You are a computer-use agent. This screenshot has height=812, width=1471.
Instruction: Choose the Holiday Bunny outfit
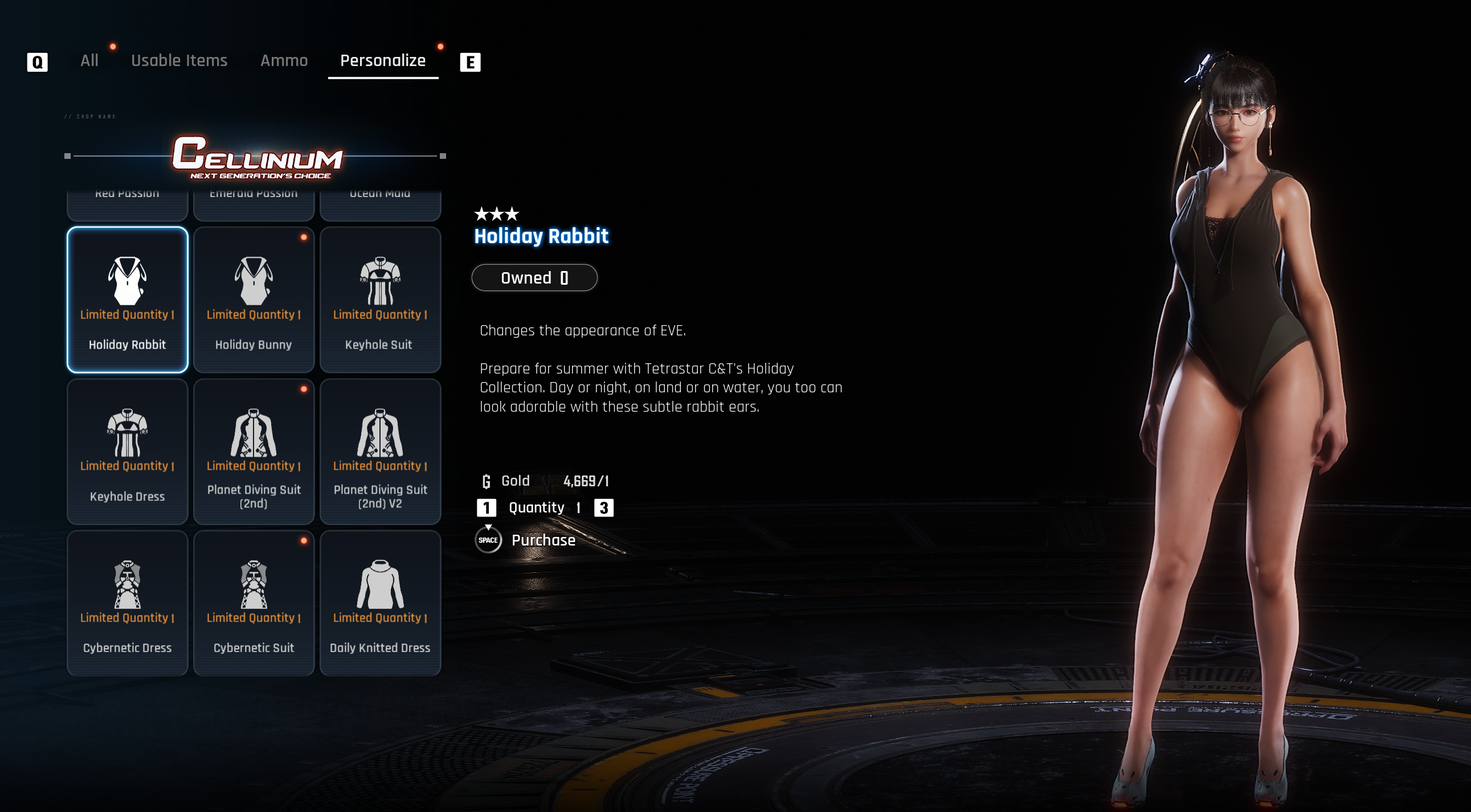click(x=254, y=300)
